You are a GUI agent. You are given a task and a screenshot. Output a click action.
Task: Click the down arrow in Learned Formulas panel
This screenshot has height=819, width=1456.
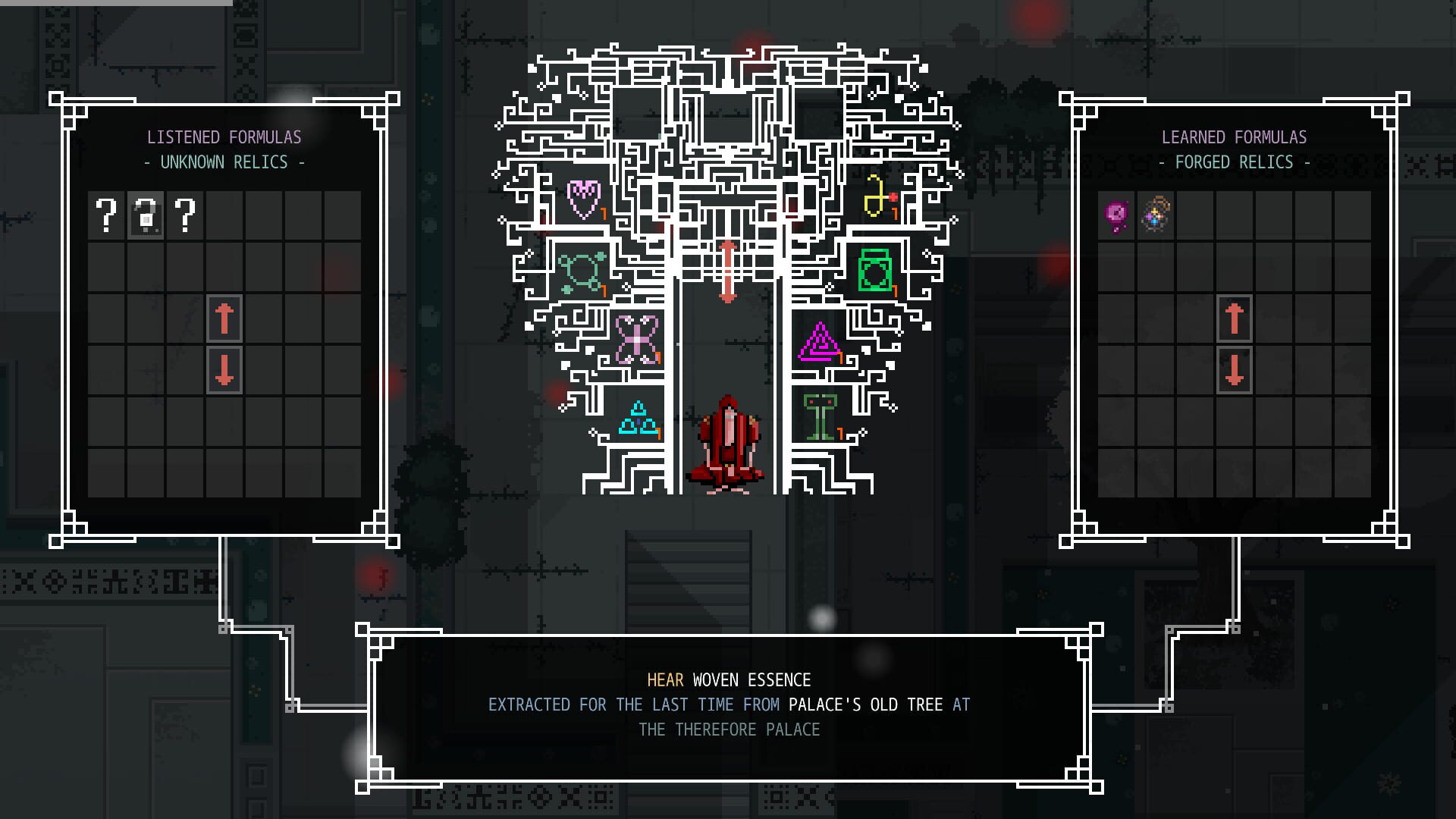pyautogui.click(x=1235, y=371)
